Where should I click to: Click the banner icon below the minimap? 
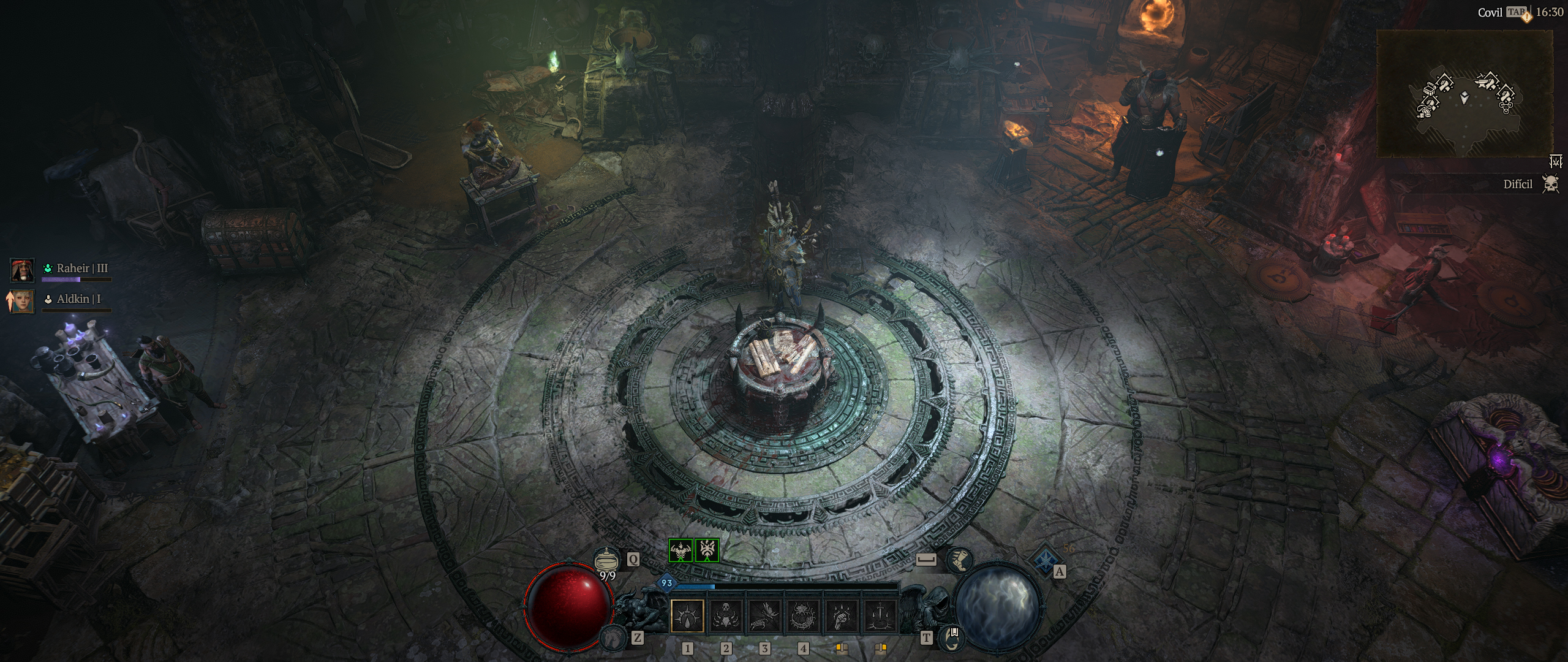point(1556,161)
